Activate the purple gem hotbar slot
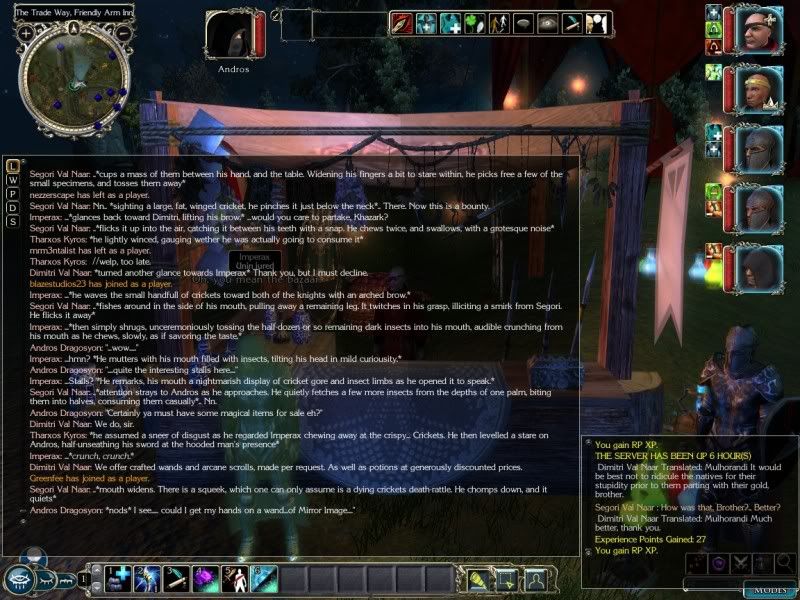800x600 pixels. coord(205,578)
